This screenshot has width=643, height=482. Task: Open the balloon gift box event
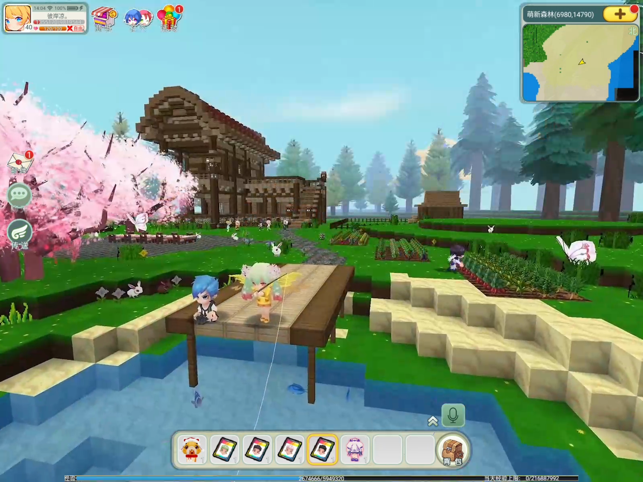tap(171, 16)
